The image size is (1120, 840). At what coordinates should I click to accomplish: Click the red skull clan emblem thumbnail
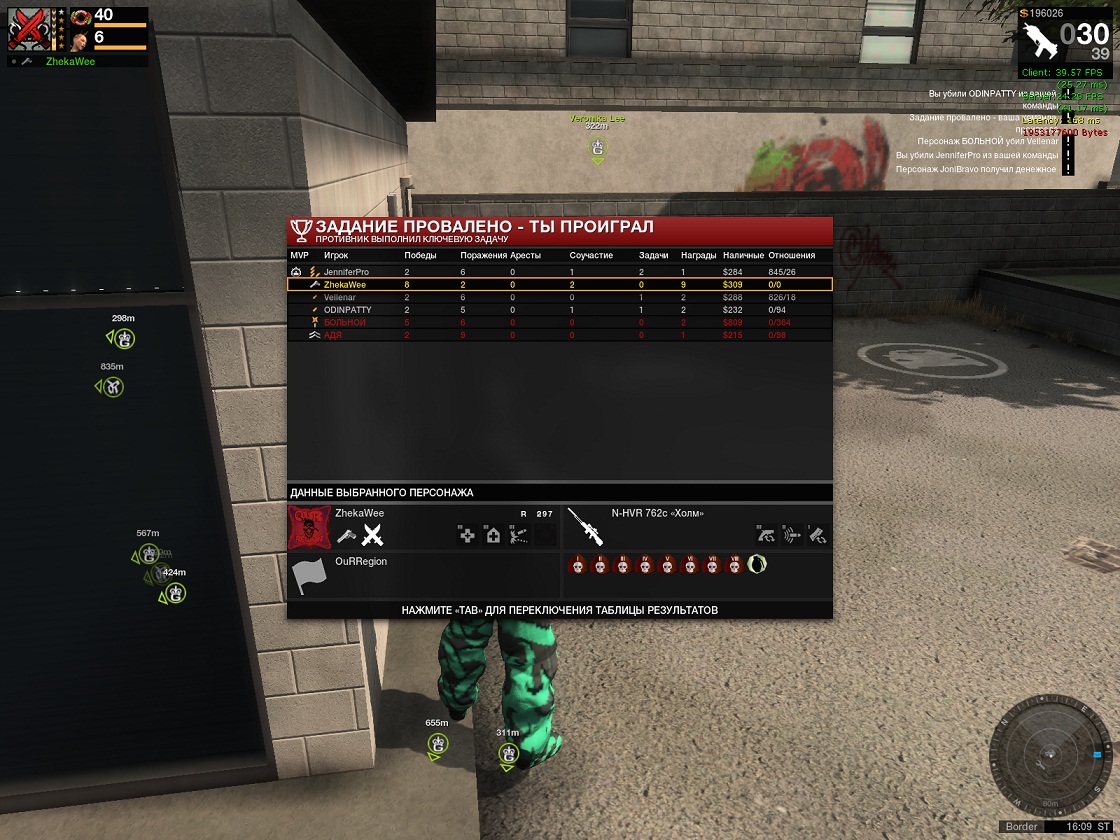pos(309,527)
